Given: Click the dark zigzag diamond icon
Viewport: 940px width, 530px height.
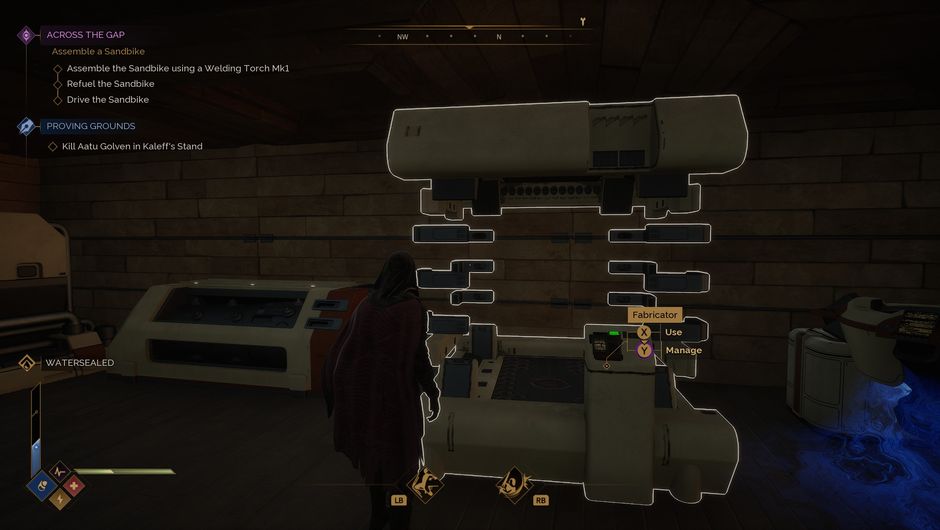Looking at the screenshot, I should [x=59, y=470].
